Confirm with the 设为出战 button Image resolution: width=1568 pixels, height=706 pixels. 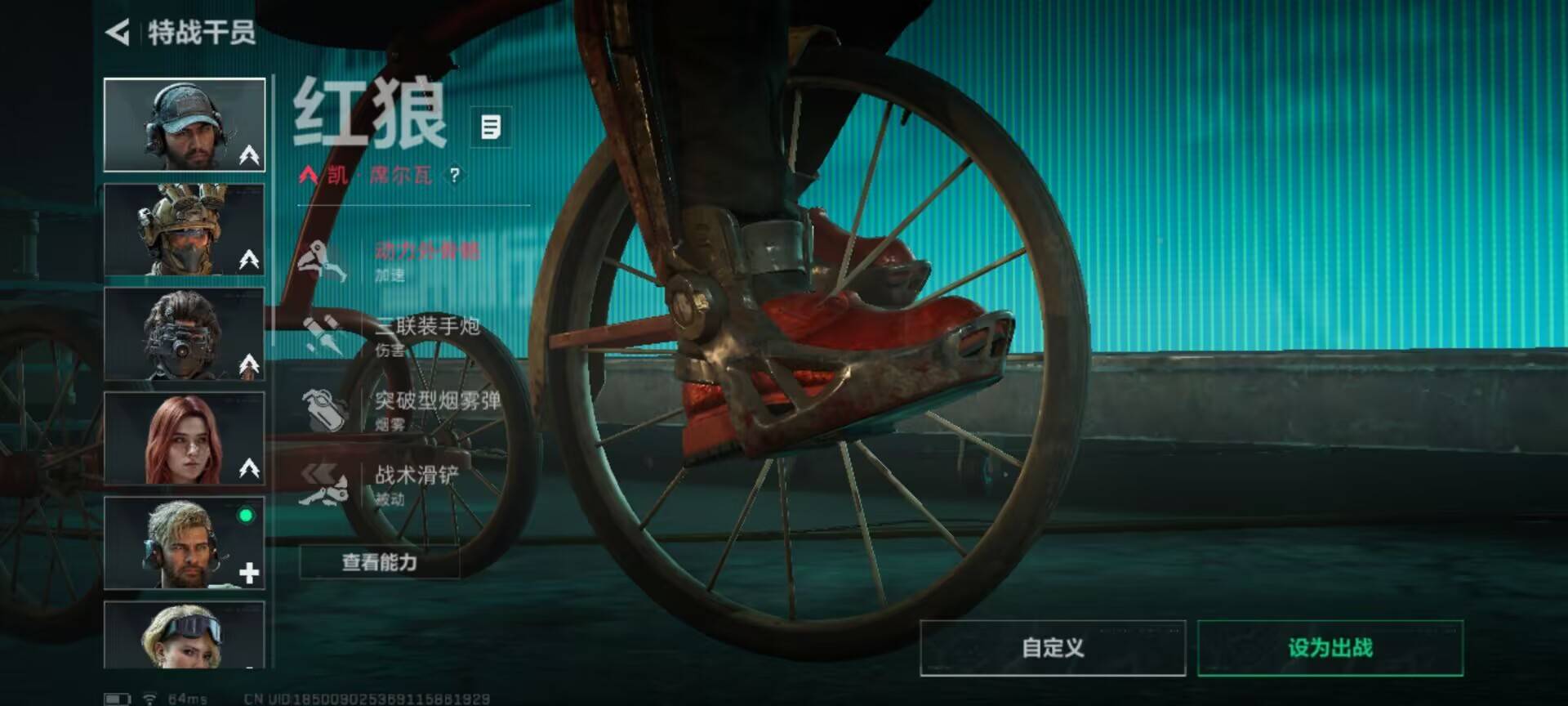tap(1330, 648)
